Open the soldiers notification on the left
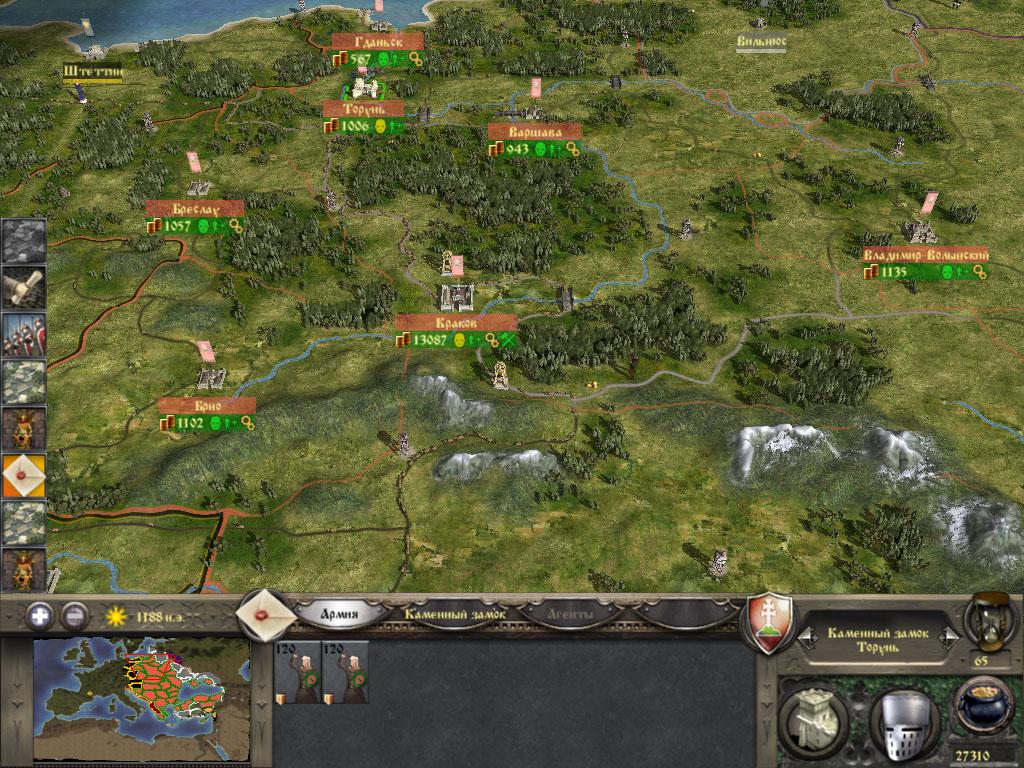 pyautogui.click(x=23, y=335)
